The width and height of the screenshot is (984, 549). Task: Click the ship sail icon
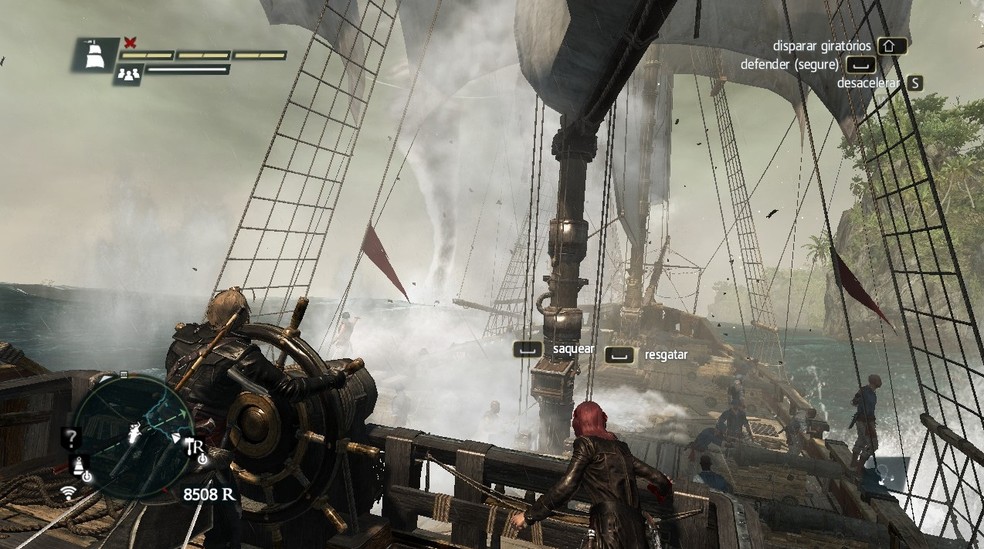click(96, 54)
